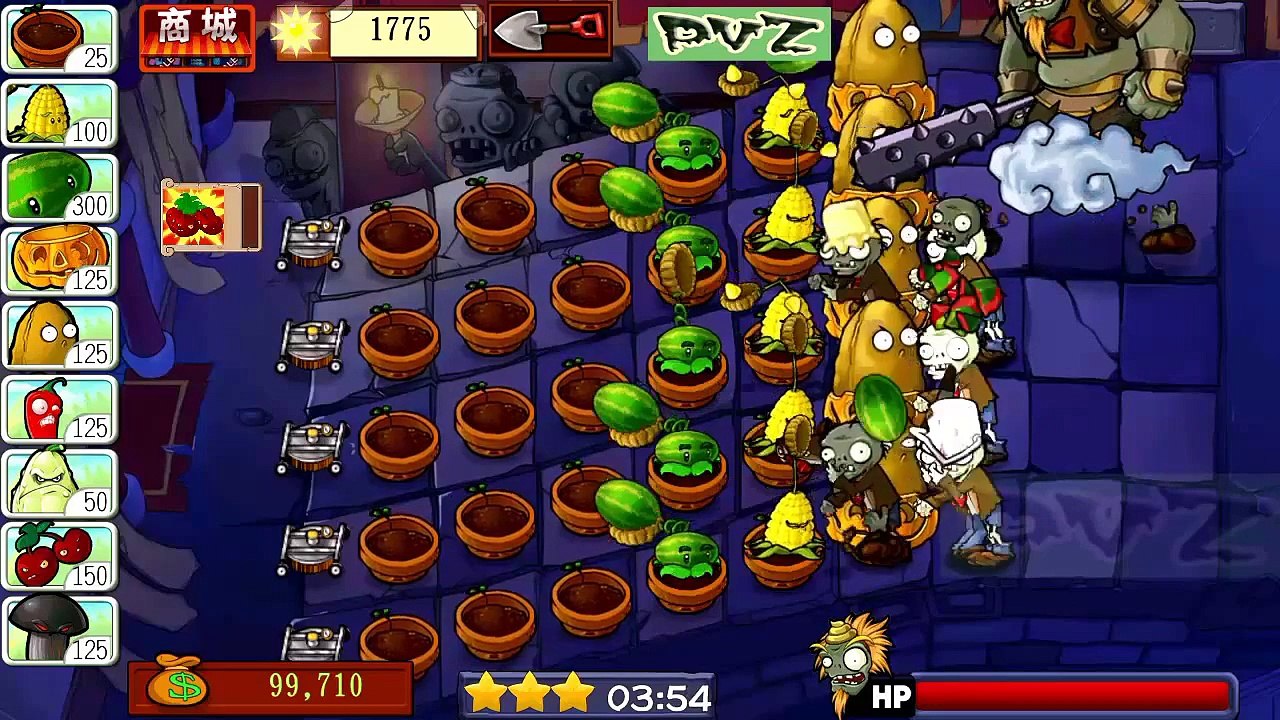Select the Doom-shroom seed packet
The height and width of the screenshot is (720, 1280).
tap(60, 630)
